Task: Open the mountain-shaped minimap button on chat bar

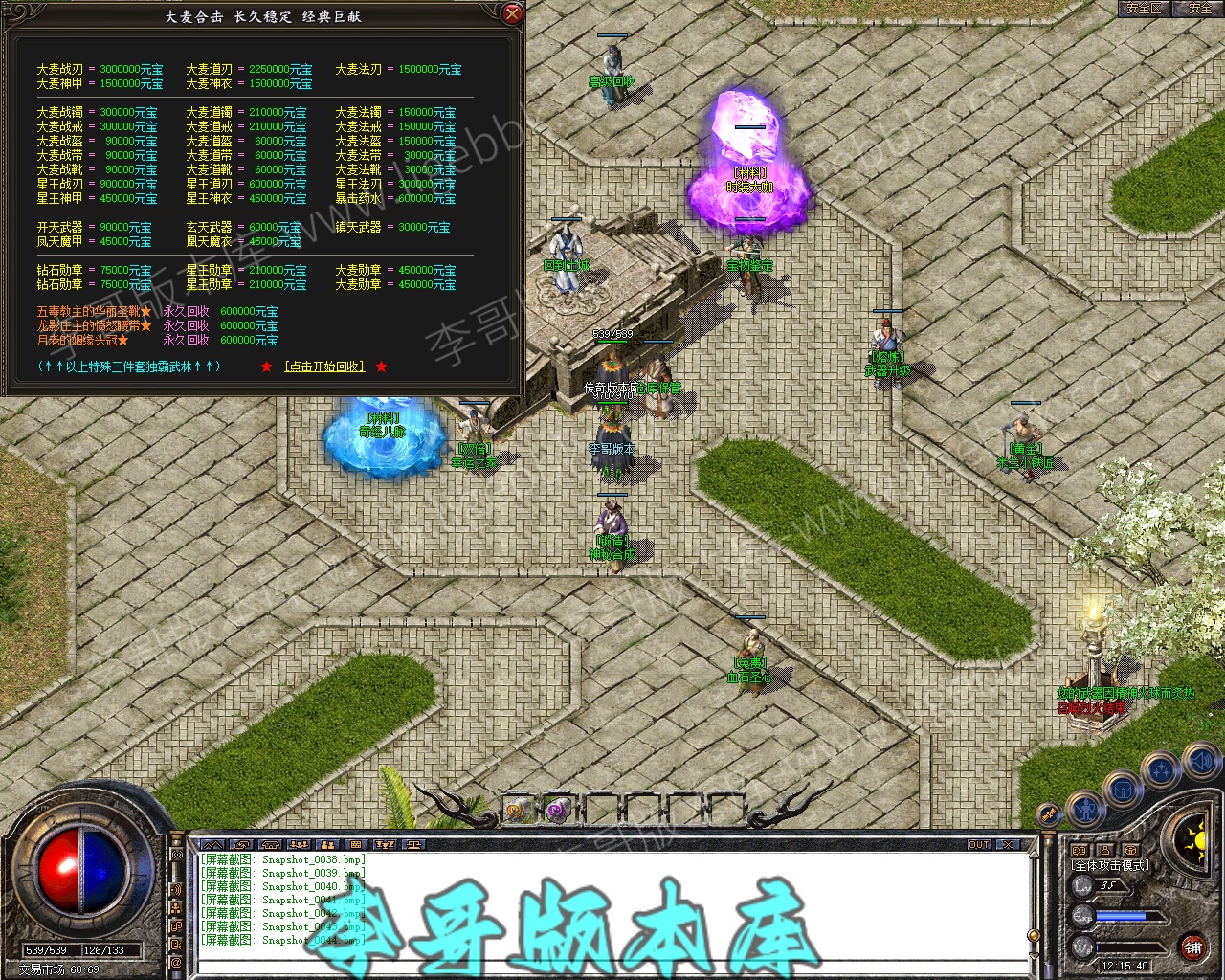Action: (x=212, y=844)
